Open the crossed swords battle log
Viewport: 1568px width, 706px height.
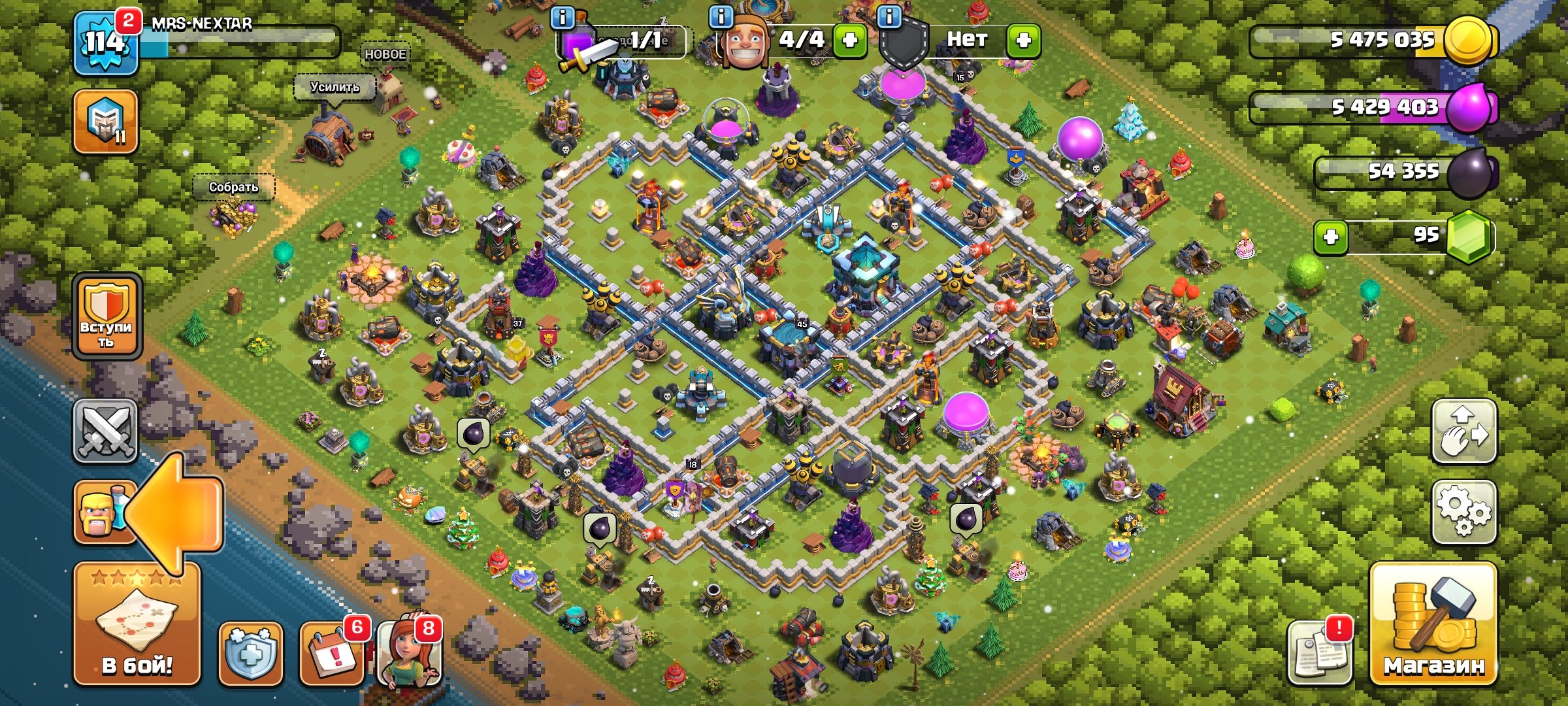point(105,431)
